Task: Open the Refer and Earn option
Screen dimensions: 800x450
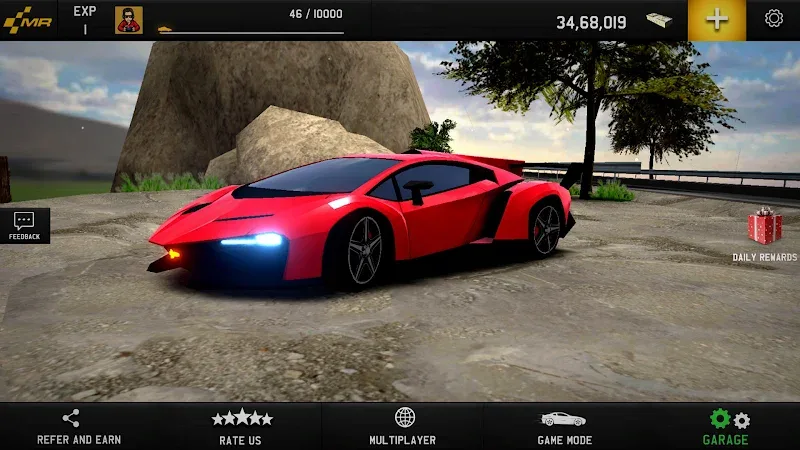Action: (79, 427)
